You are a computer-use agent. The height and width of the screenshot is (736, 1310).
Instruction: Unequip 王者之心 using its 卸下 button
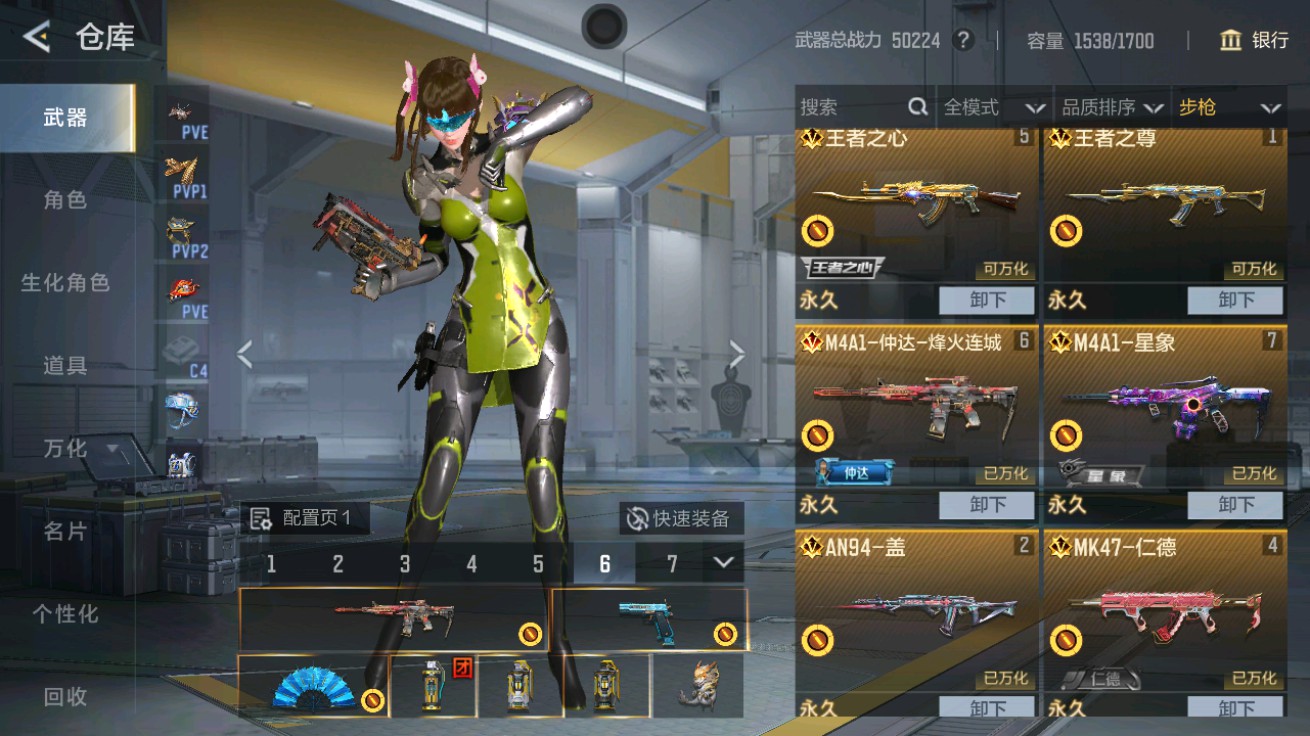[985, 300]
